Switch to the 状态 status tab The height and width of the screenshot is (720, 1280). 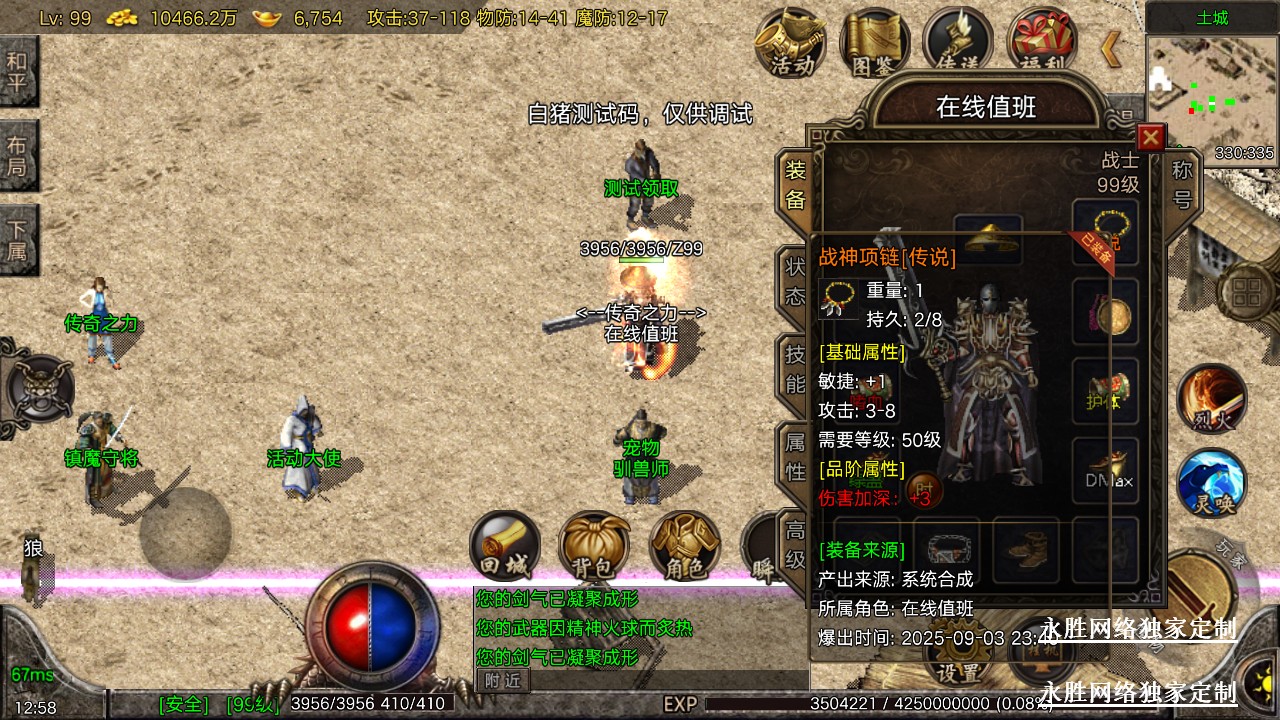point(795,283)
